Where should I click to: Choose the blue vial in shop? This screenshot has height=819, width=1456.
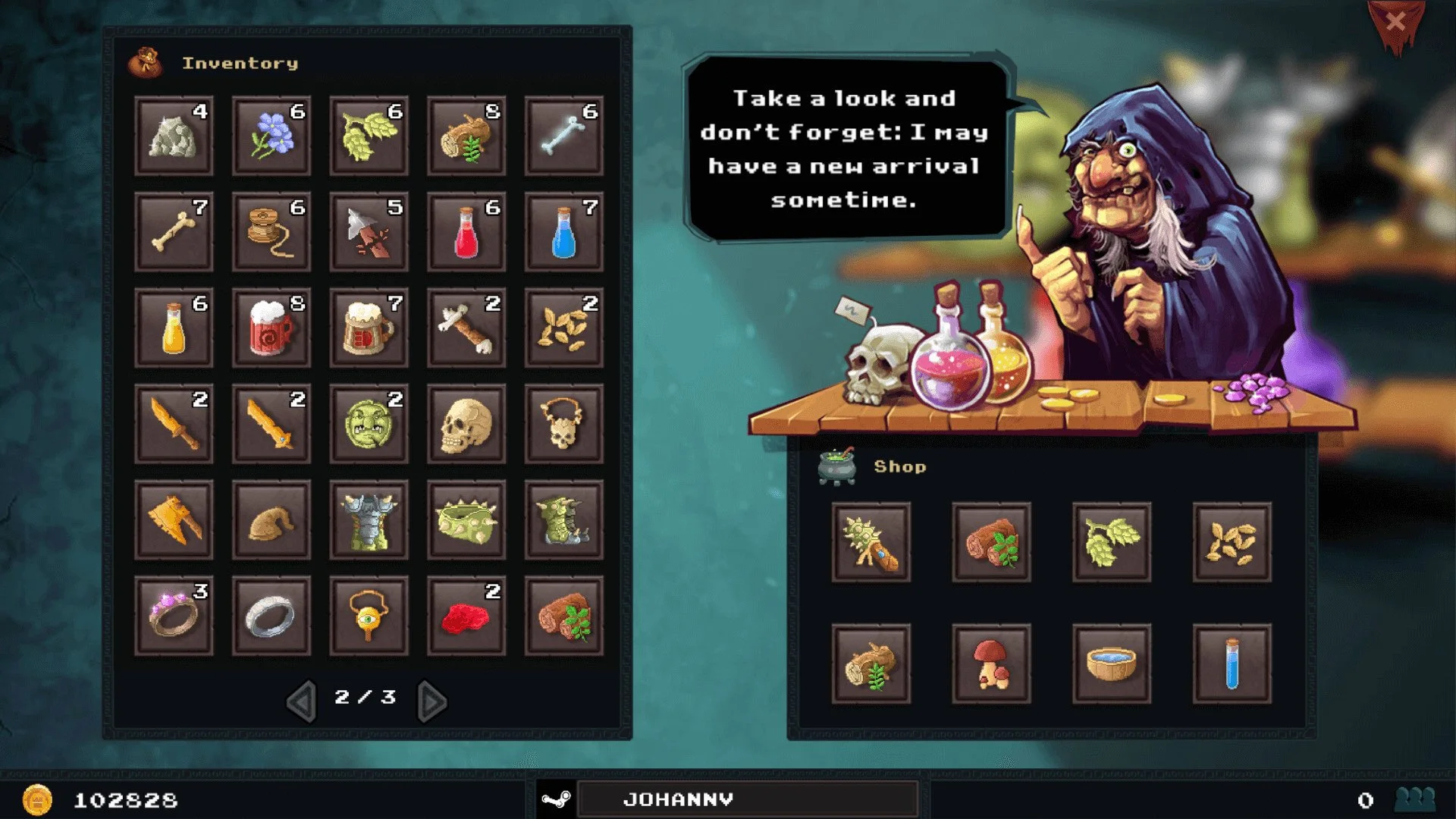(x=1232, y=664)
